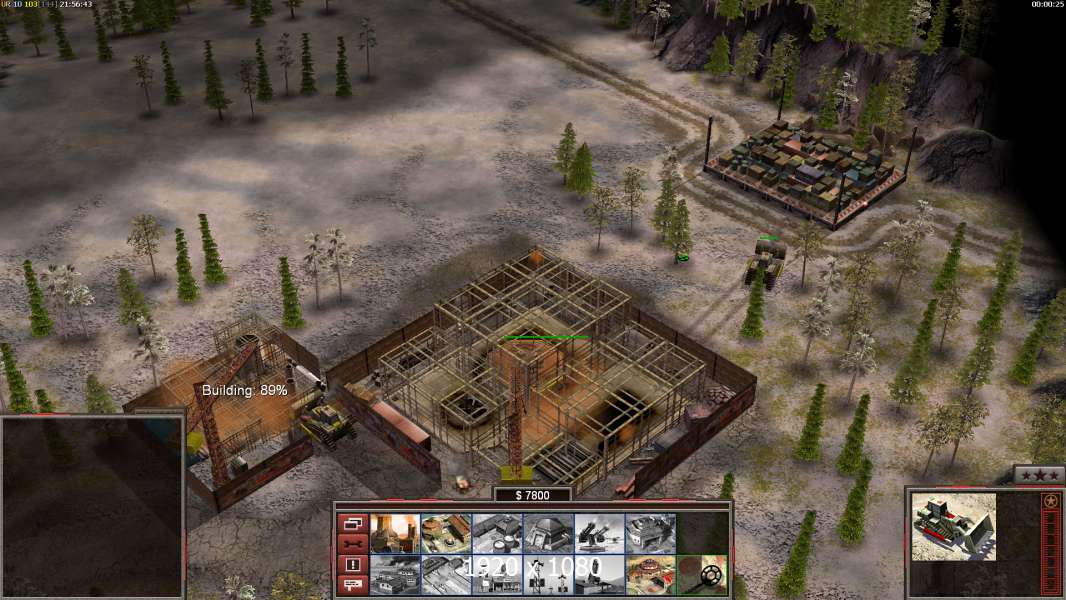This screenshot has width=1066, height=600.
Task: Click the dark radar minimap panel
Action: tap(92, 507)
